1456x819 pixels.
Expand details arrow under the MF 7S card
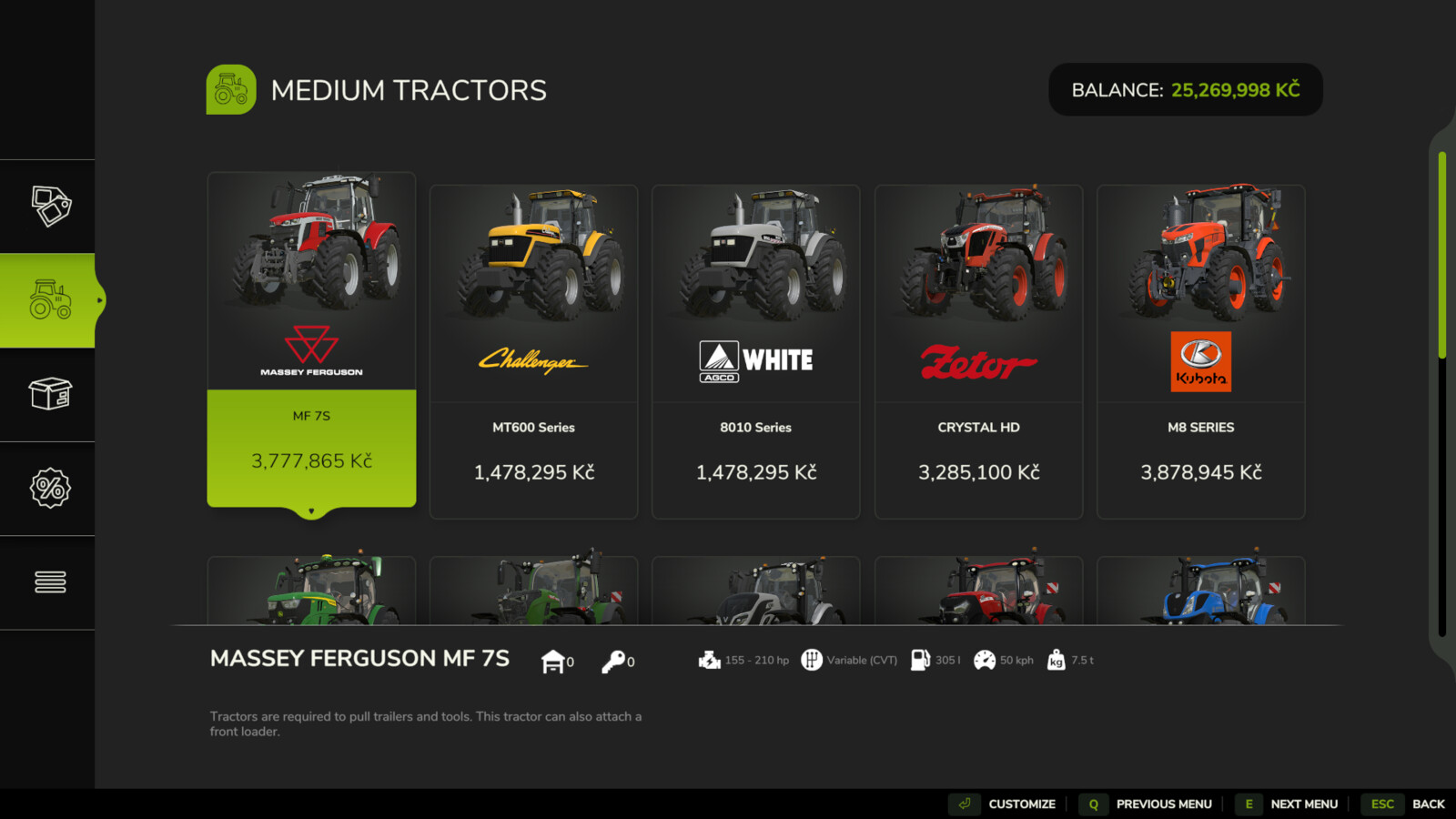coord(311,511)
